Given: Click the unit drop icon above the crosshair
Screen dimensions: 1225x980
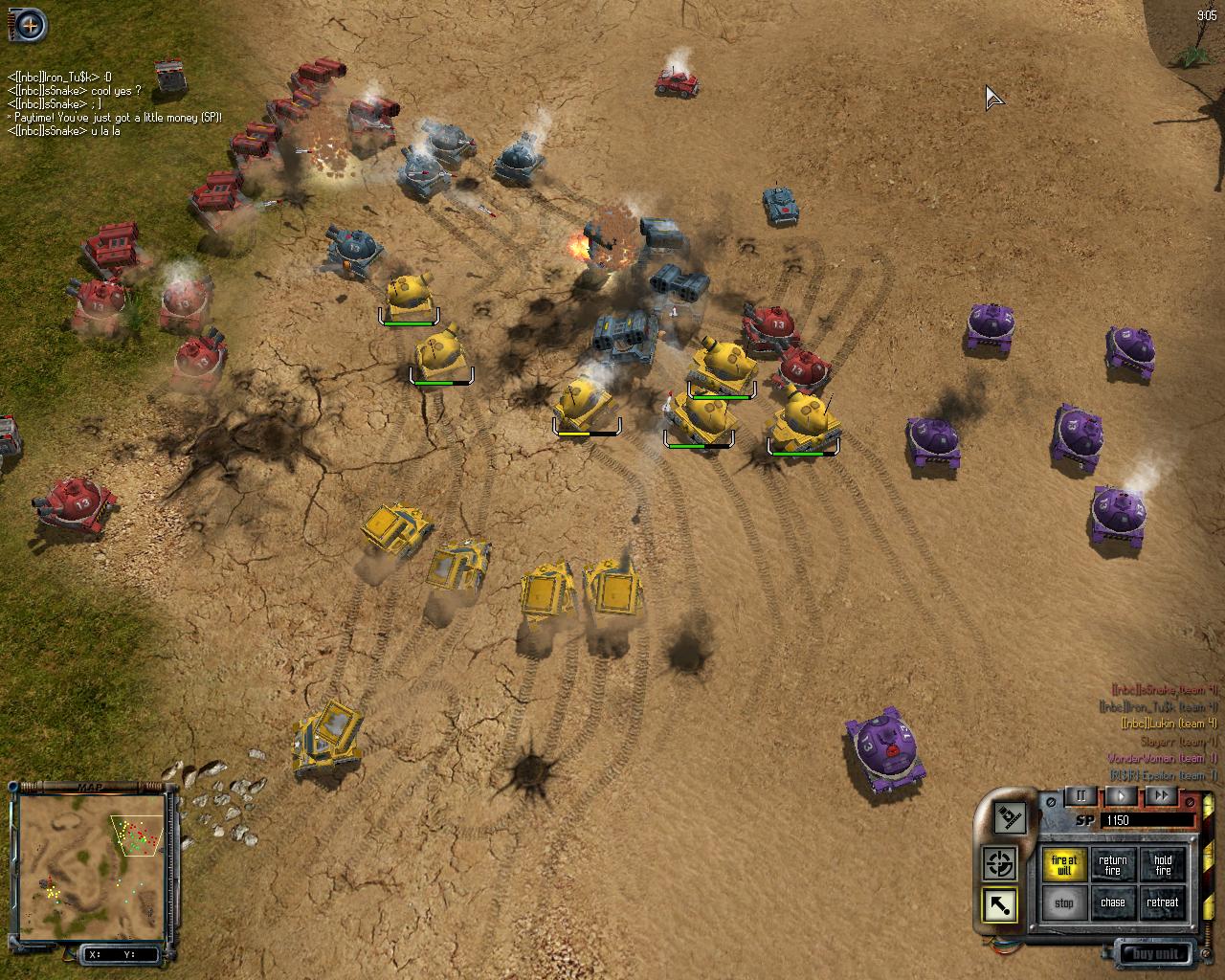Looking at the screenshot, I should 1008,818.
